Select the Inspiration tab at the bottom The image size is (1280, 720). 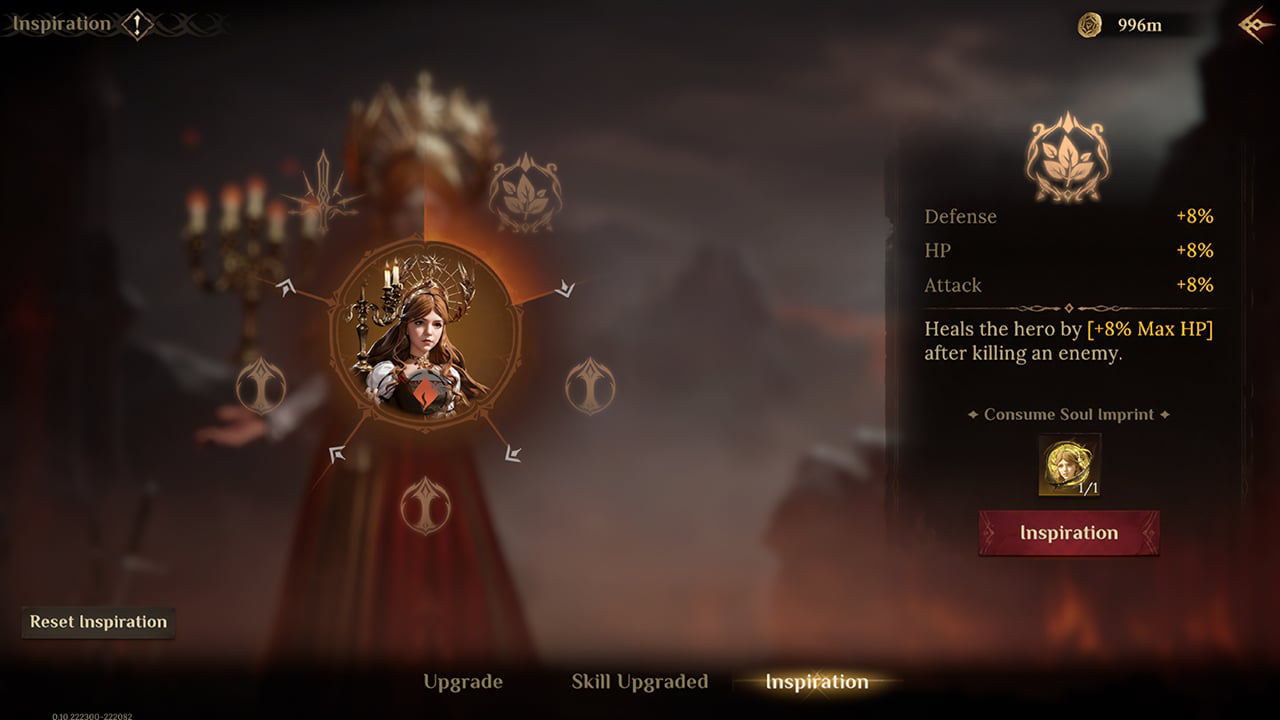(816, 682)
